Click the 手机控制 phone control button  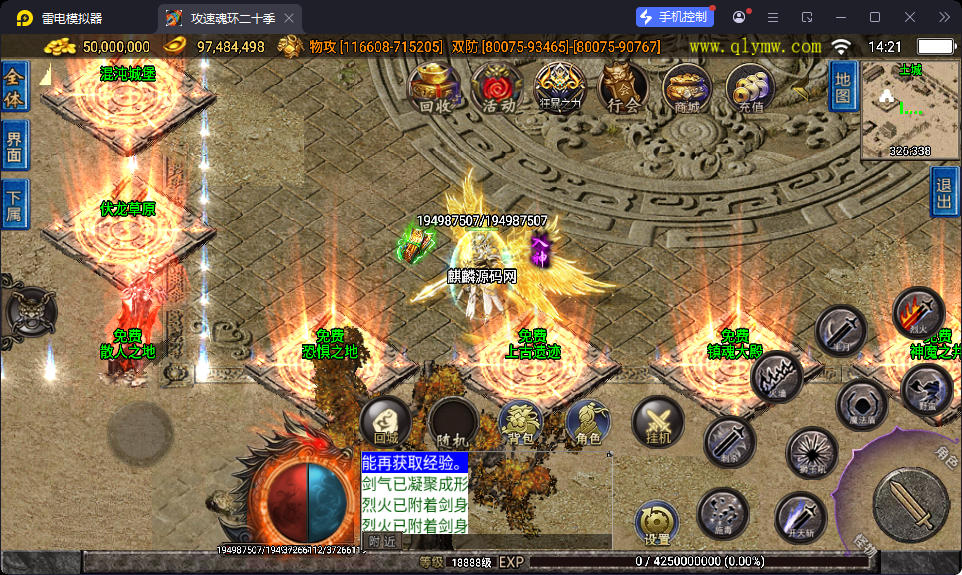click(675, 17)
